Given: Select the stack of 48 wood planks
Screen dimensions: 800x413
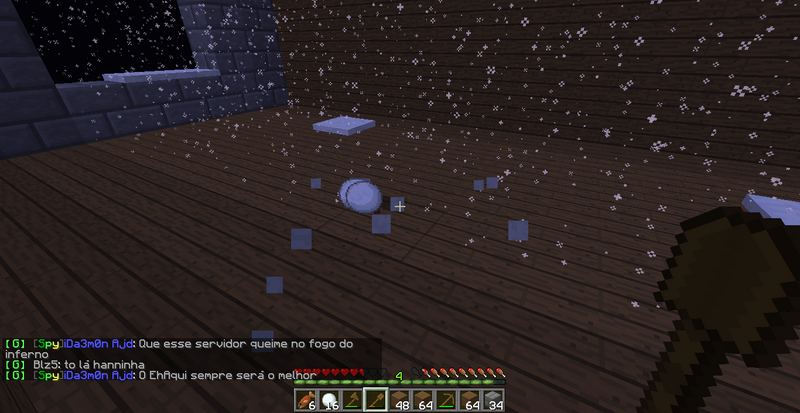Looking at the screenshot, I should point(400,401).
